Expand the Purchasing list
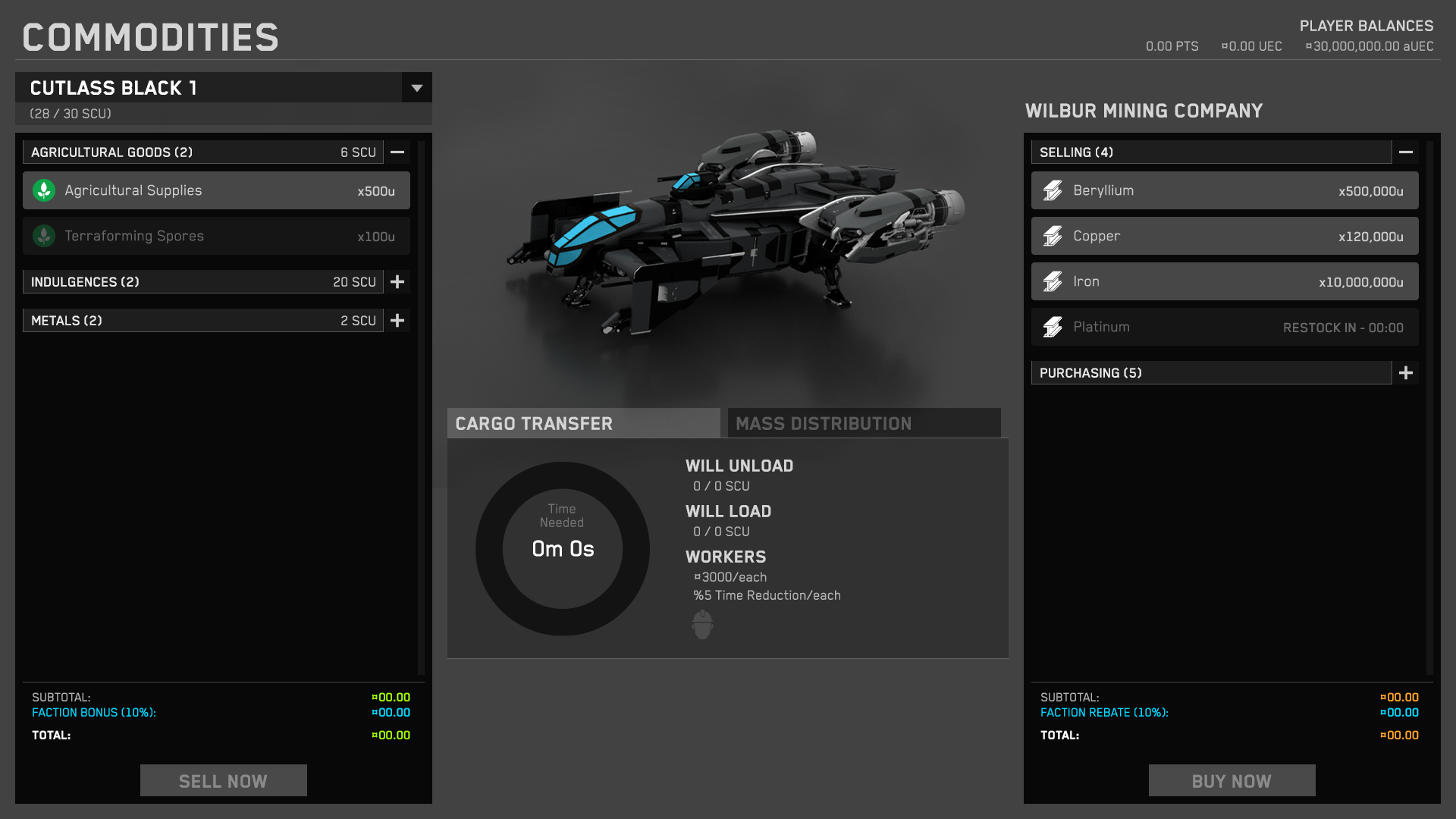Viewport: 1456px width, 819px height. coord(1405,373)
